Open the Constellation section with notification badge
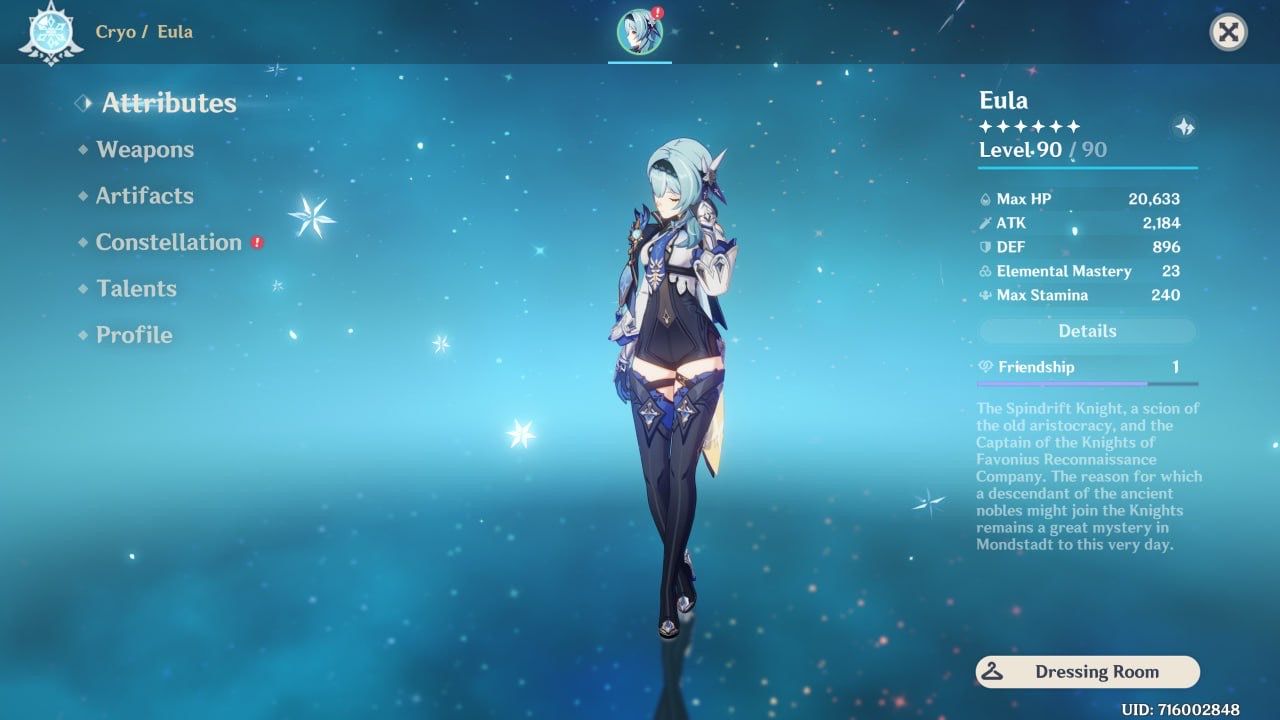The image size is (1280, 720). coord(166,242)
